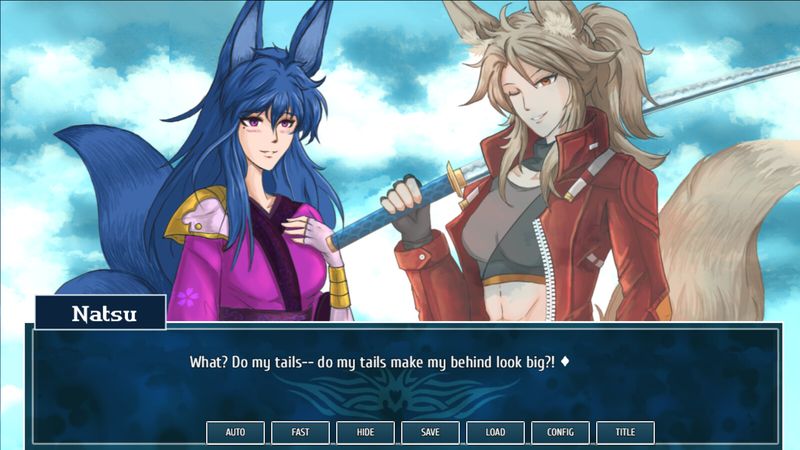Return to the TITLE screen

tap(625, 433)
